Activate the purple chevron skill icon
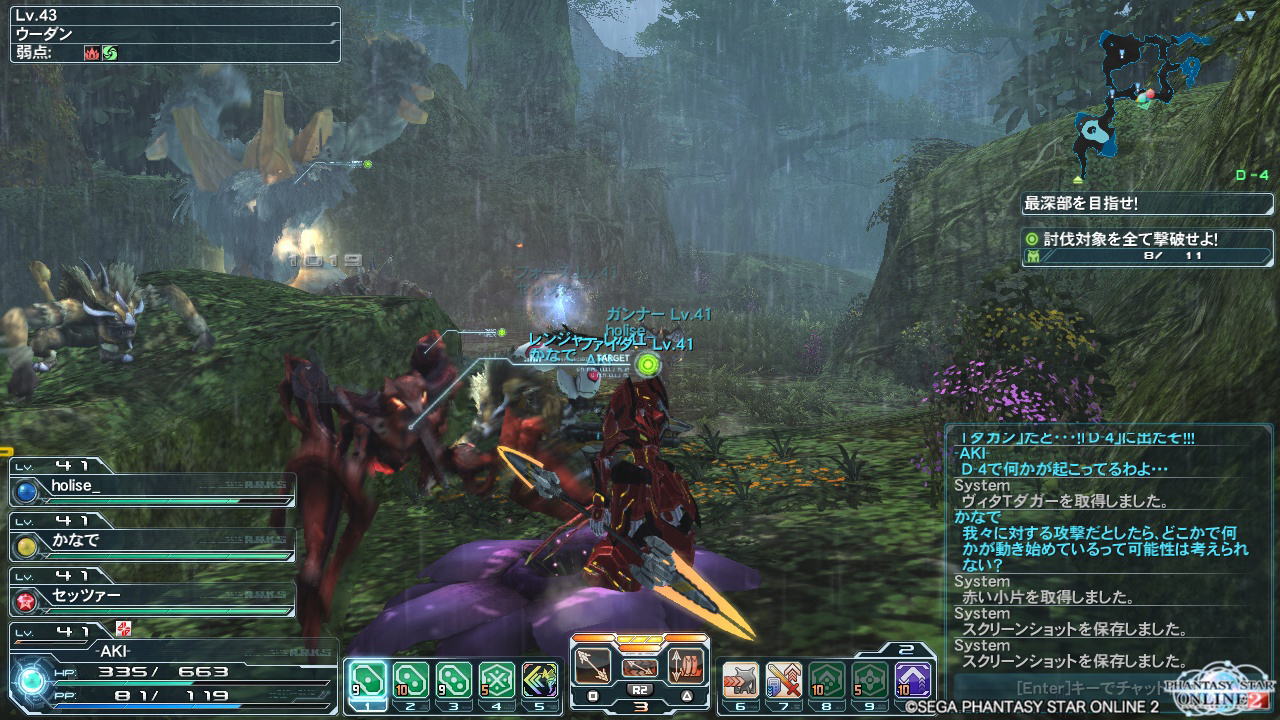The height and width of the screenshot is (720, 1280). click(x=913, y=679)
